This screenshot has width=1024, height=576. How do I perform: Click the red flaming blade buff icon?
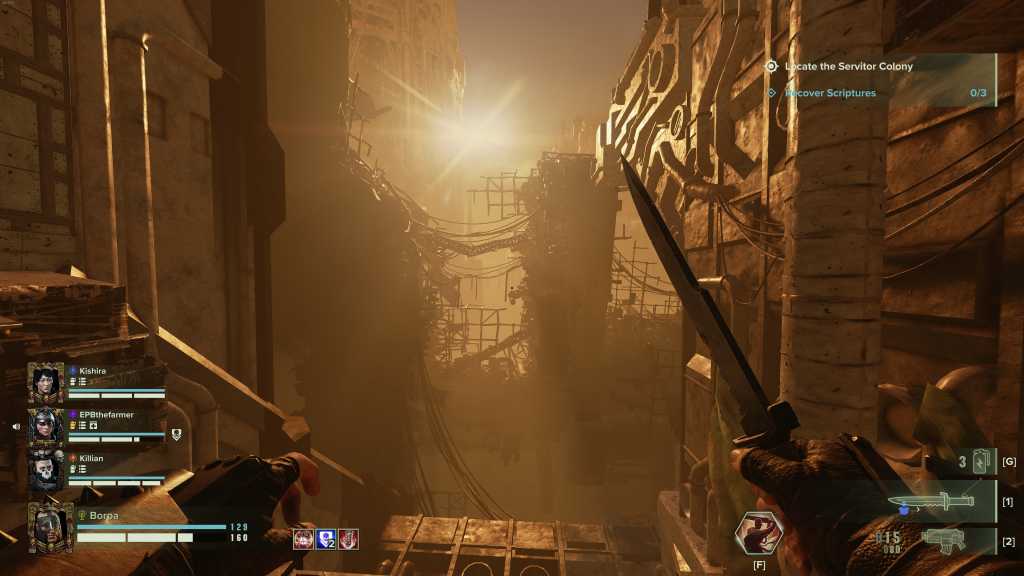(x=348, y=539)
